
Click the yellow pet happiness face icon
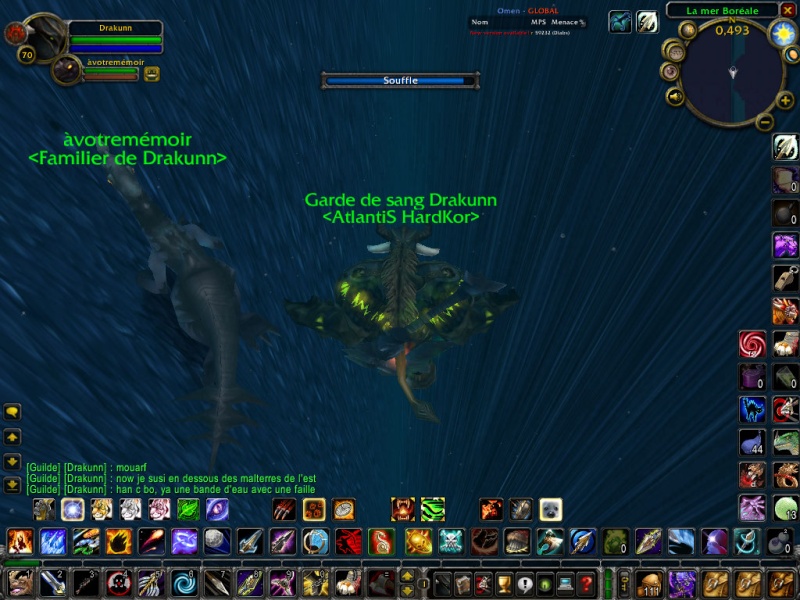[152, 73]
